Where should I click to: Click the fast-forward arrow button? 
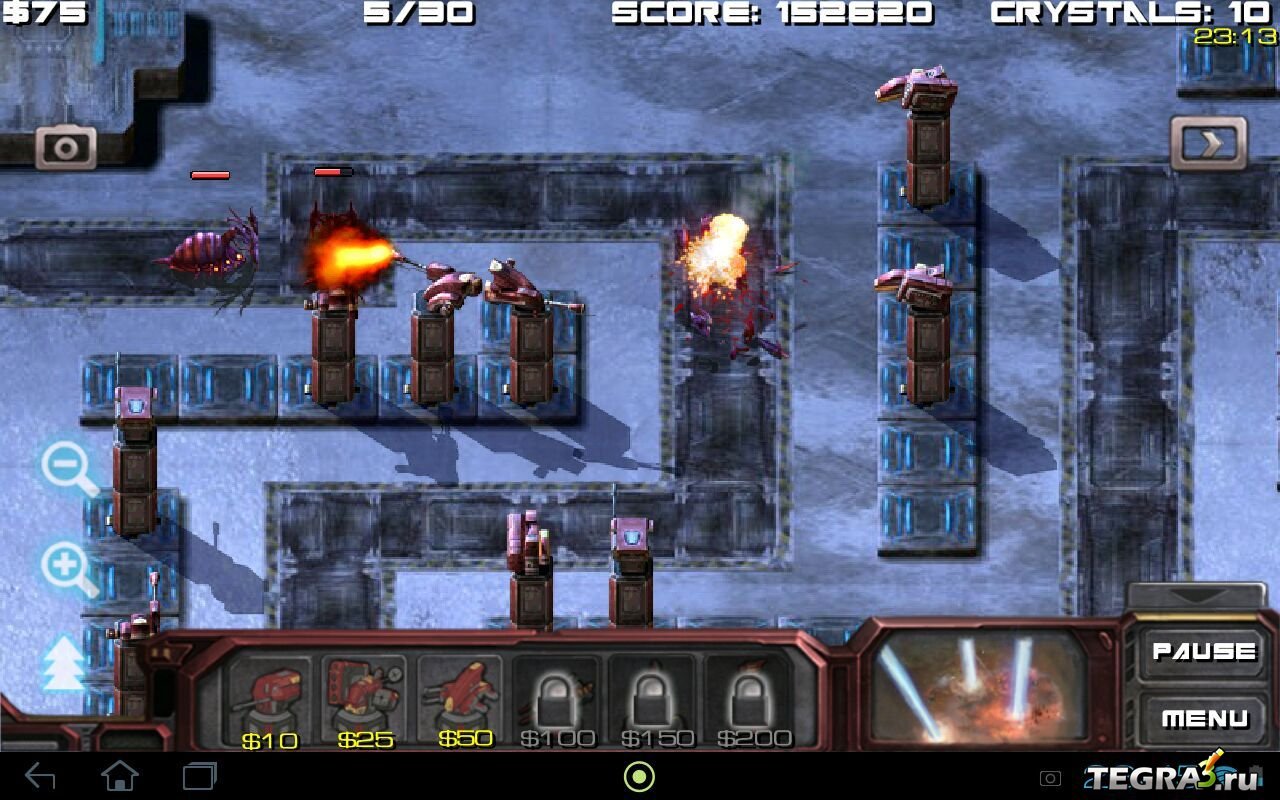click(1209, 144)
